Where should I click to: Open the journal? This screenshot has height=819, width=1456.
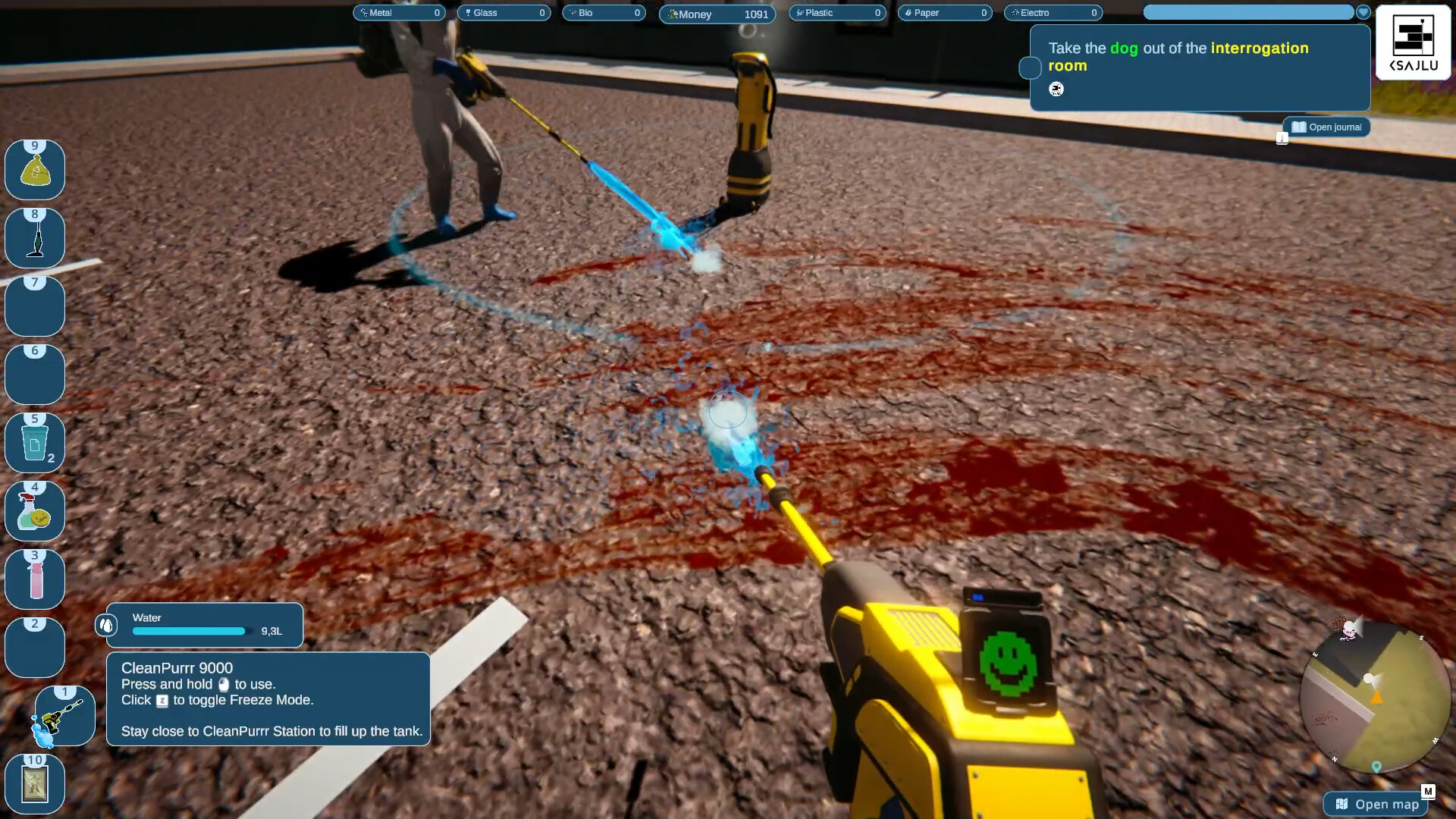tap(1326, 127)
